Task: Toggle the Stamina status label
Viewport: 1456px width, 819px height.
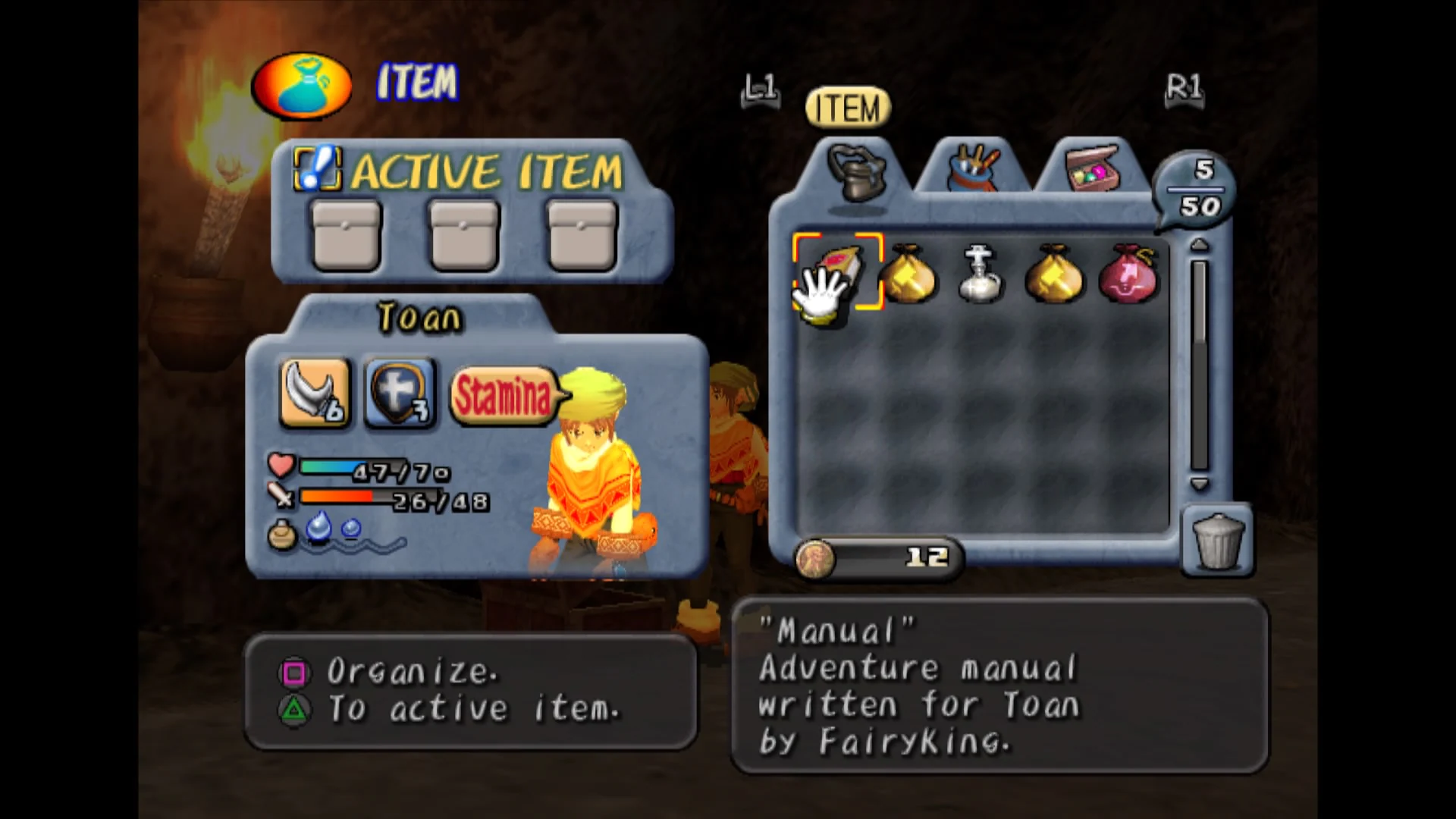Action: tap(504, 394)
